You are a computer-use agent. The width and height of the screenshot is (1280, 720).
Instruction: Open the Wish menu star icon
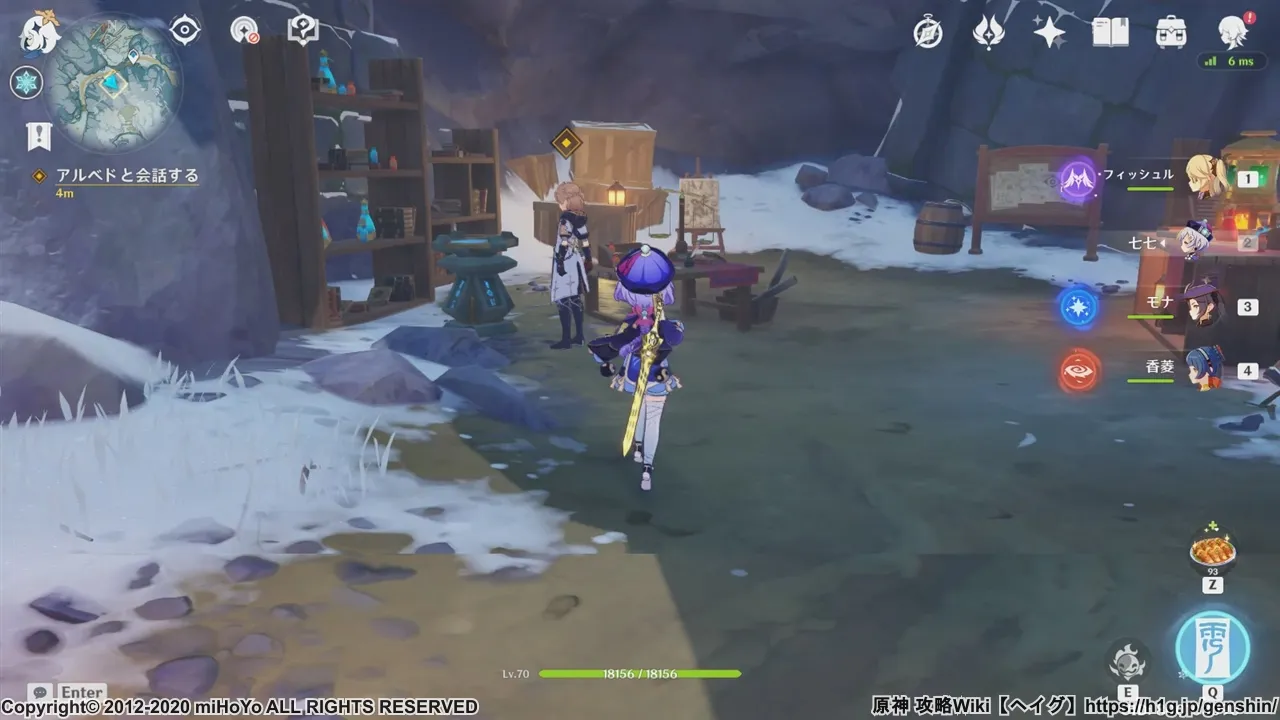pos(1048,30)
